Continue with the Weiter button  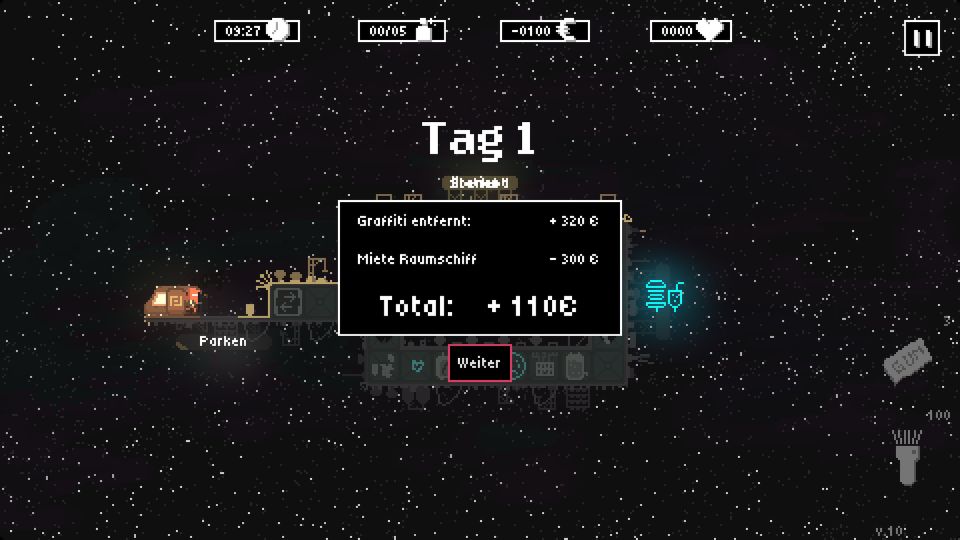pos(480,363)
